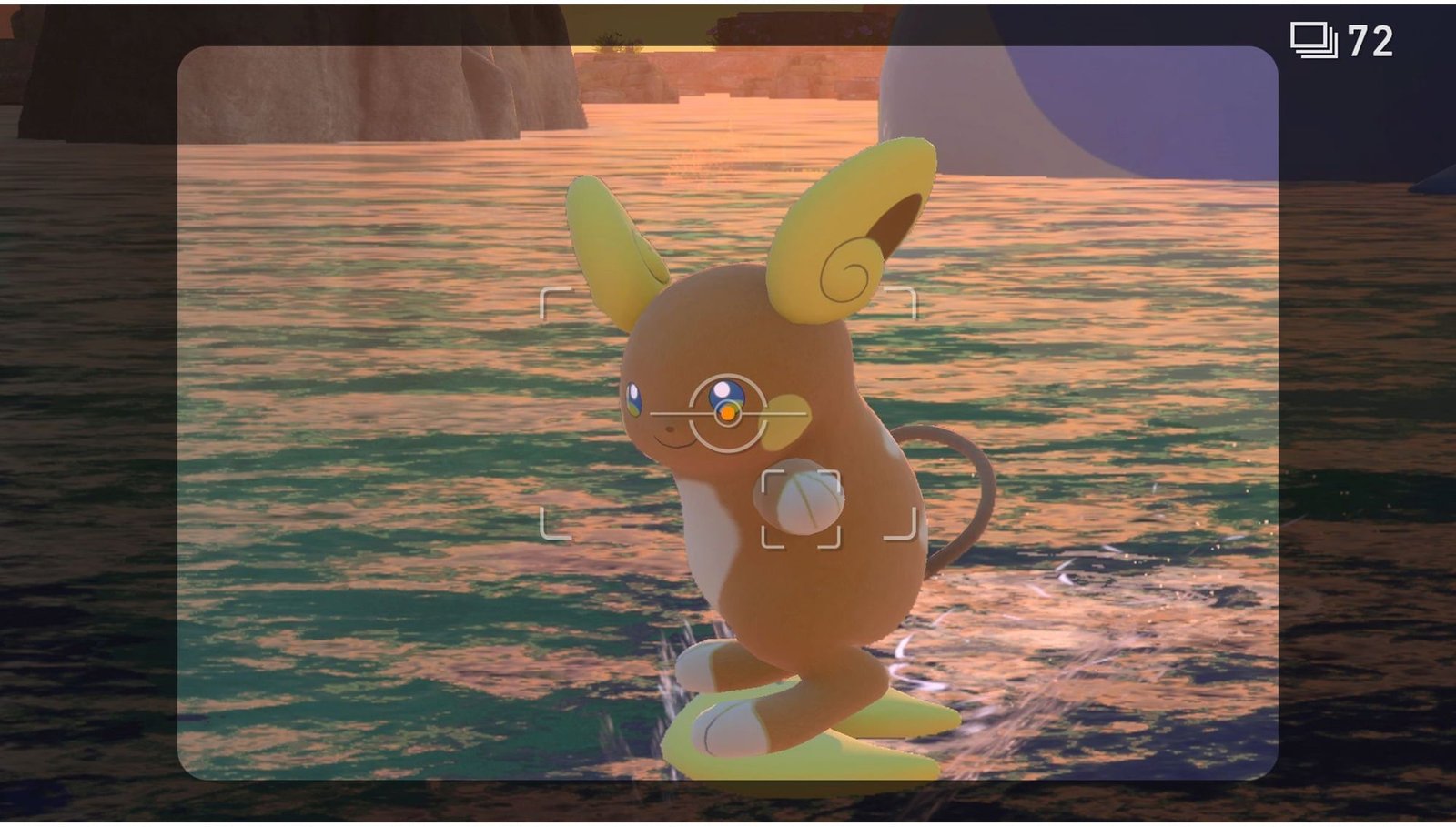Click the bottom-right framing bracket
The image size is (1456, 827).
[x=901, y=528]
